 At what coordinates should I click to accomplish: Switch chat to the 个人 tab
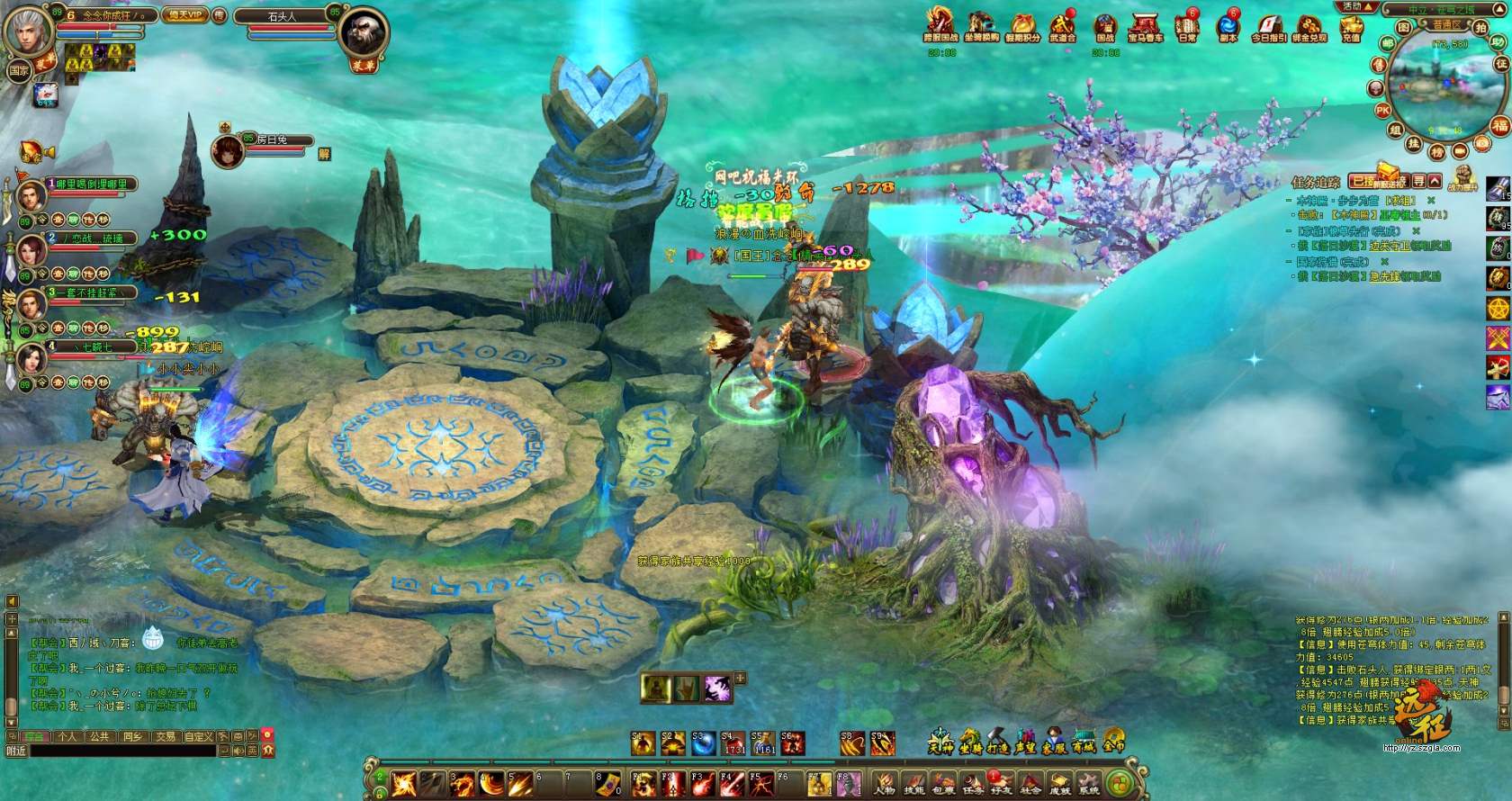(67, 736)
